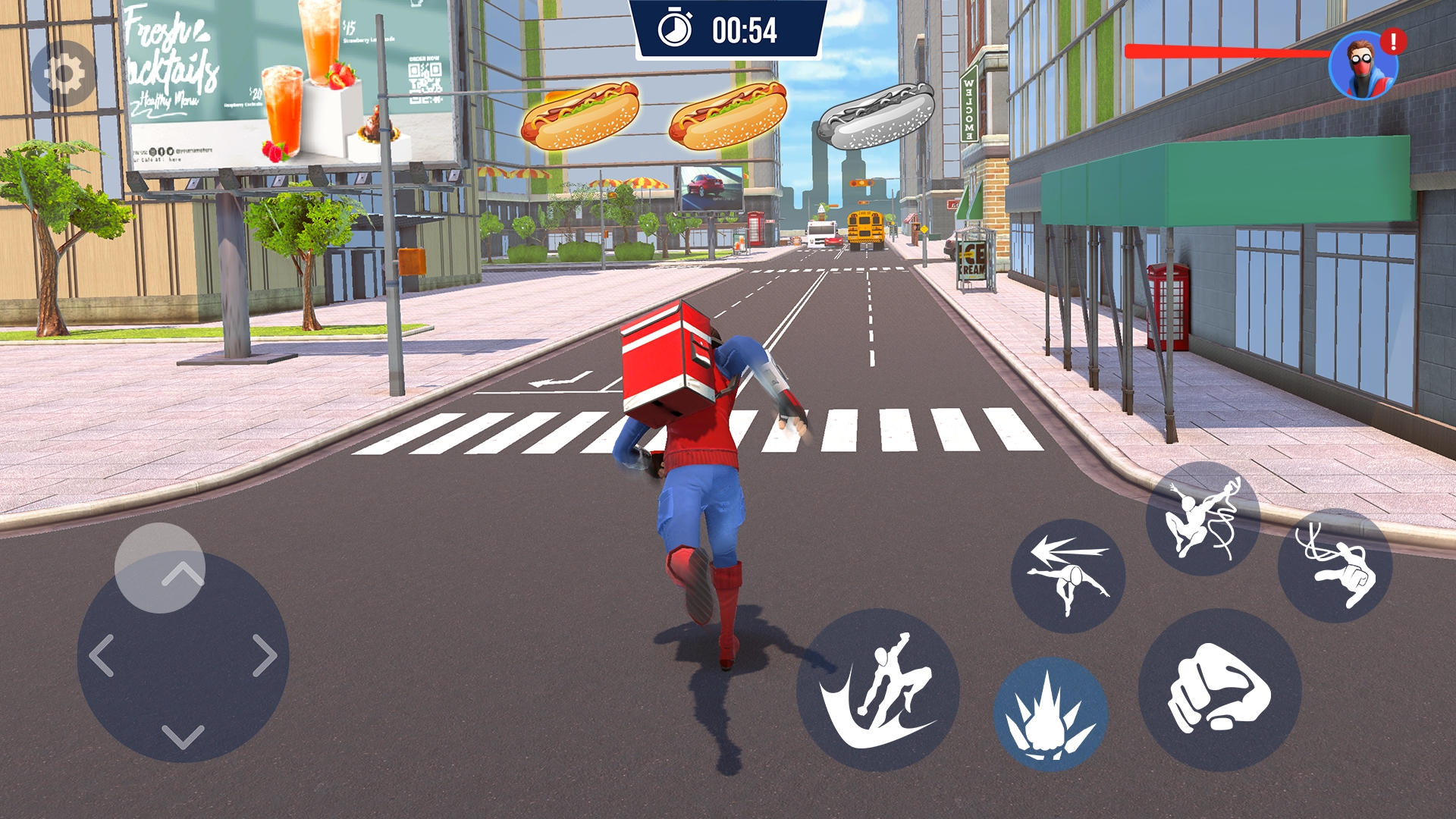The width and height of the screenshot is (1456, 819).
Task: Tap the joystick left arrow
Action: tap(102, 656)
